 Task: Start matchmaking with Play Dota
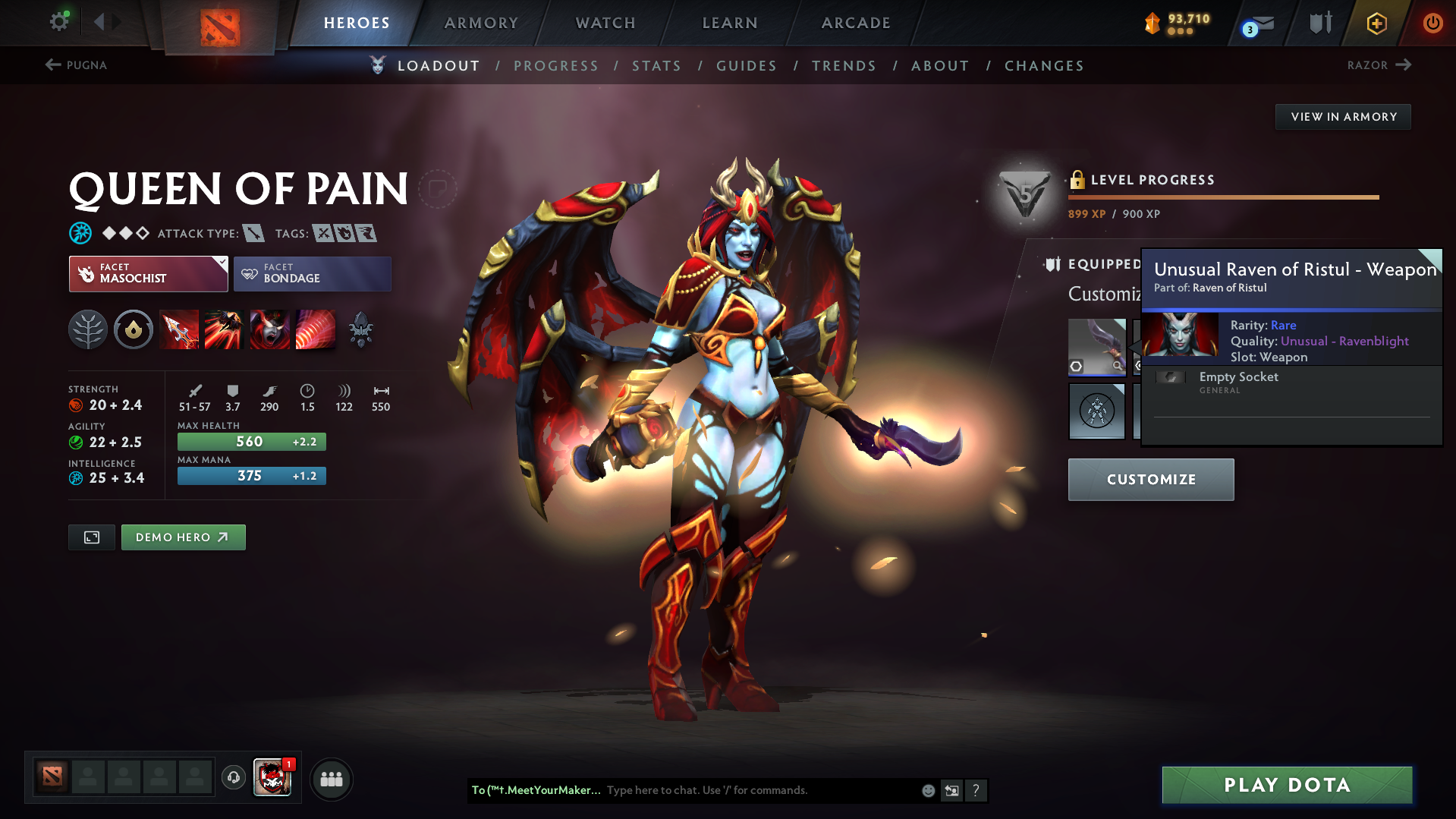tap(1287, 785)
